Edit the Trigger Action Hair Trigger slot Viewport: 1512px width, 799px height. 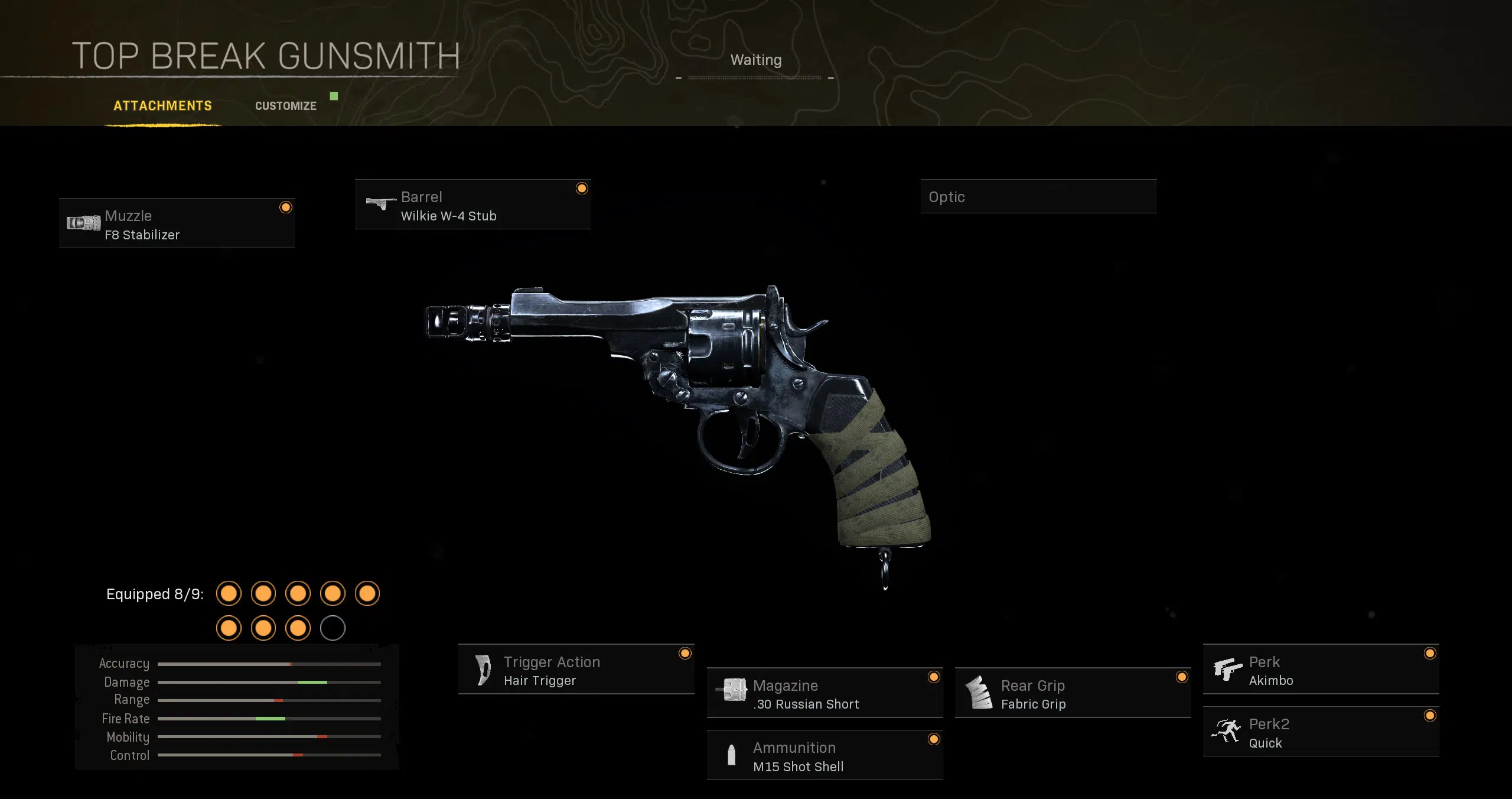[576, 670]
